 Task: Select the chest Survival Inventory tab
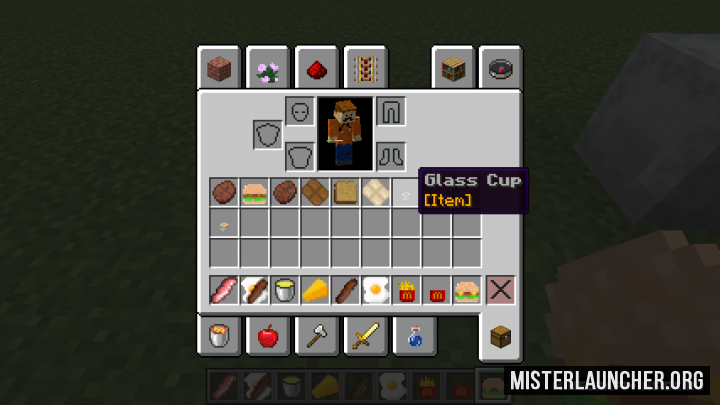[x=500, y=336]
